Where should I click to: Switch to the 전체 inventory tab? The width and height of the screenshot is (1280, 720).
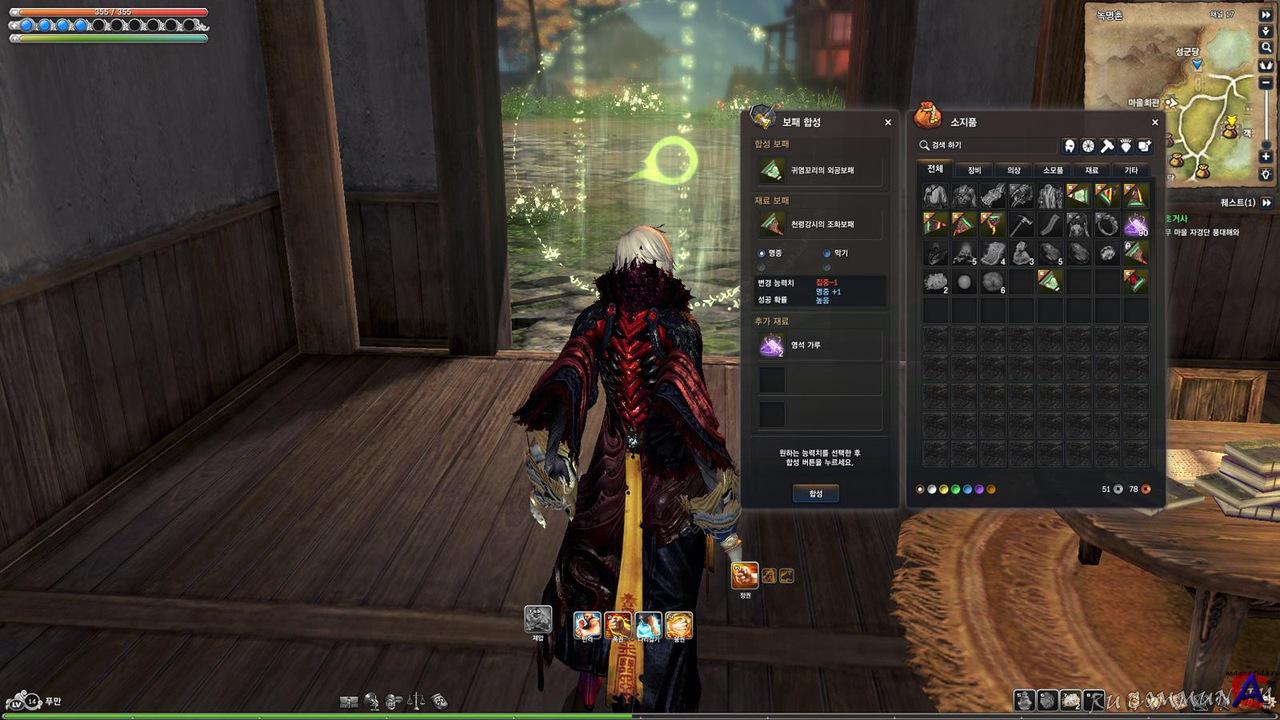click(x=935, y=169)
